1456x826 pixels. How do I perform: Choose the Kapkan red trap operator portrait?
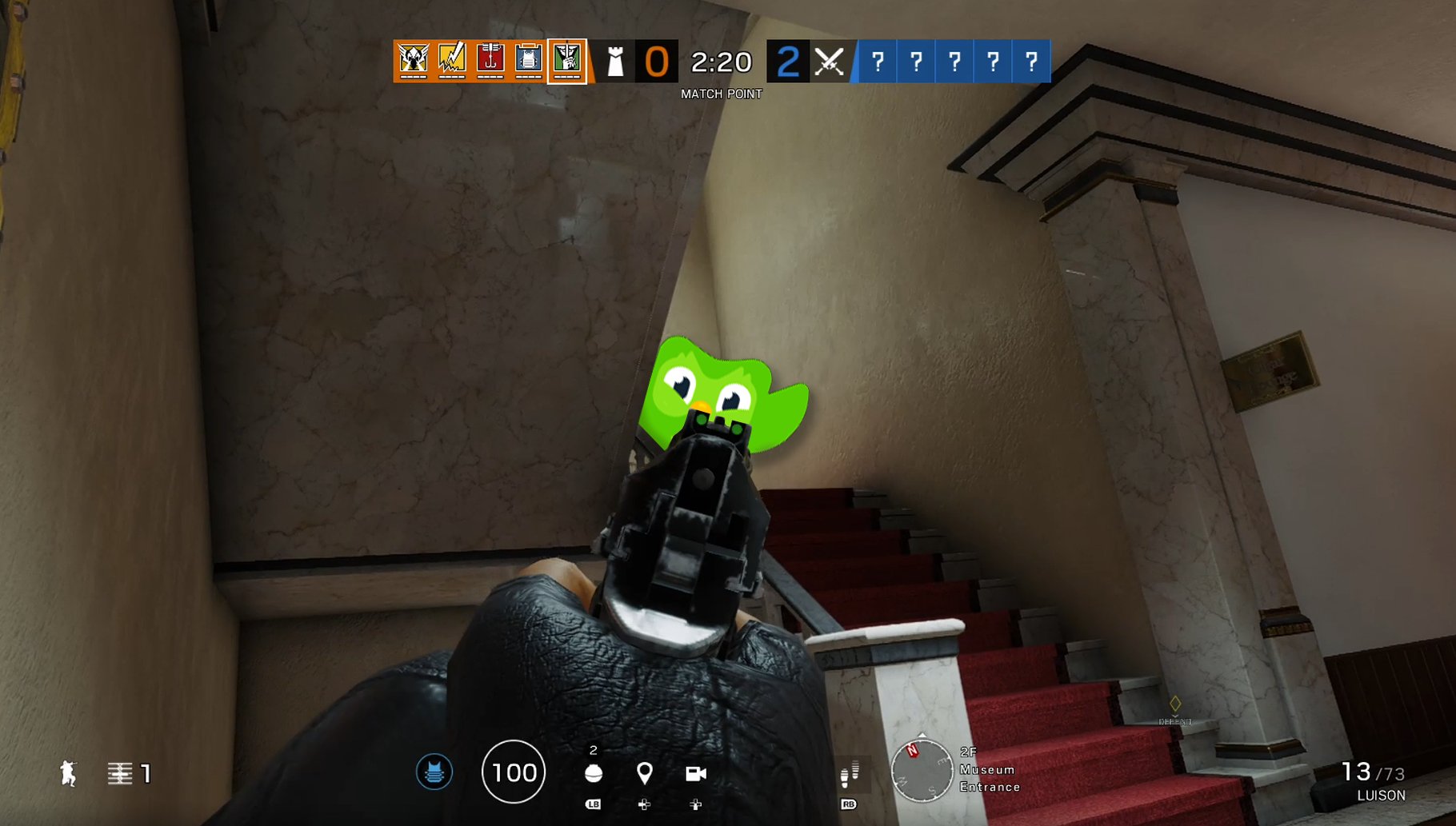coord(490,61)
